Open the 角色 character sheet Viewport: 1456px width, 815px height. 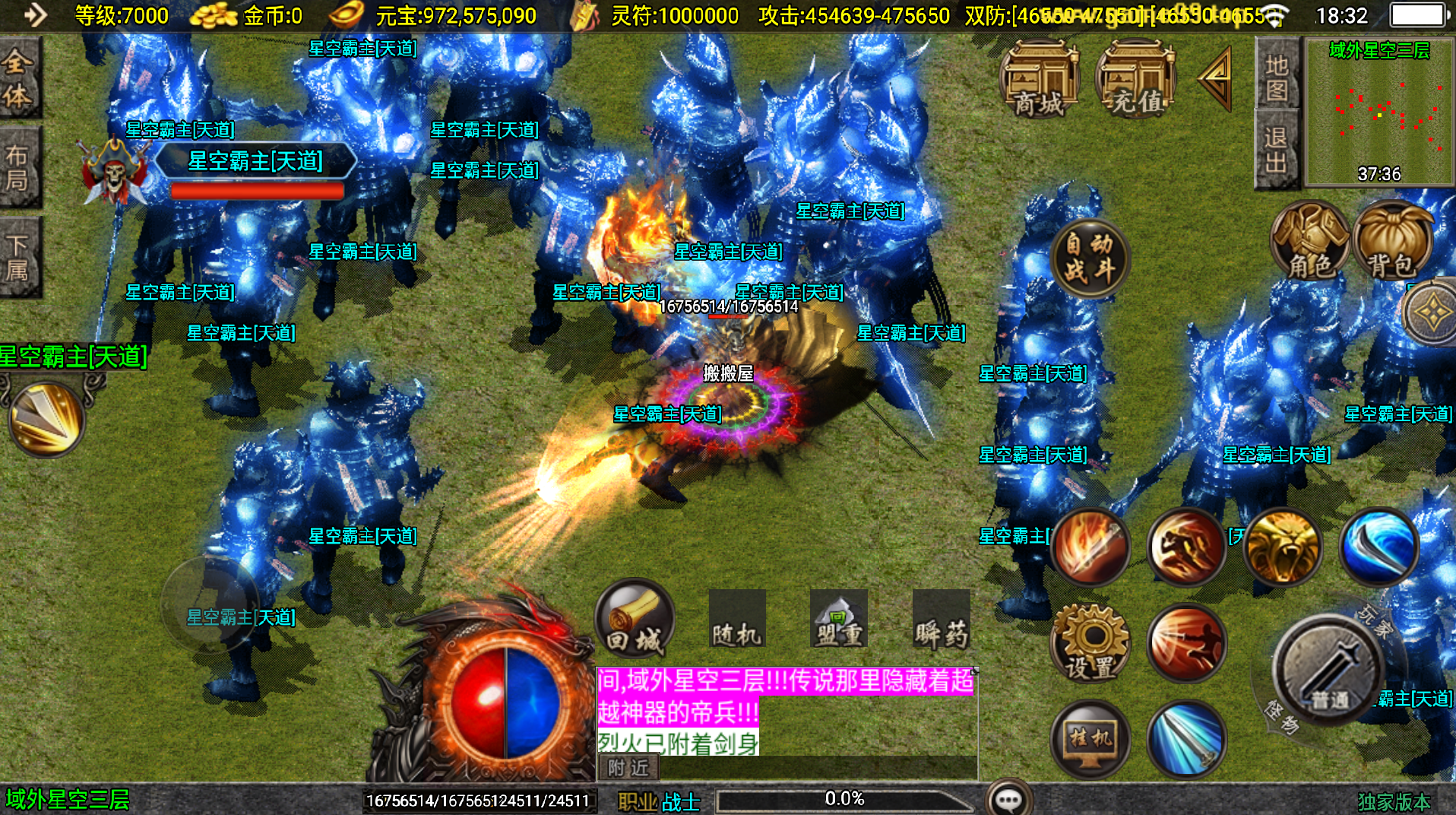coord(1310,241)
